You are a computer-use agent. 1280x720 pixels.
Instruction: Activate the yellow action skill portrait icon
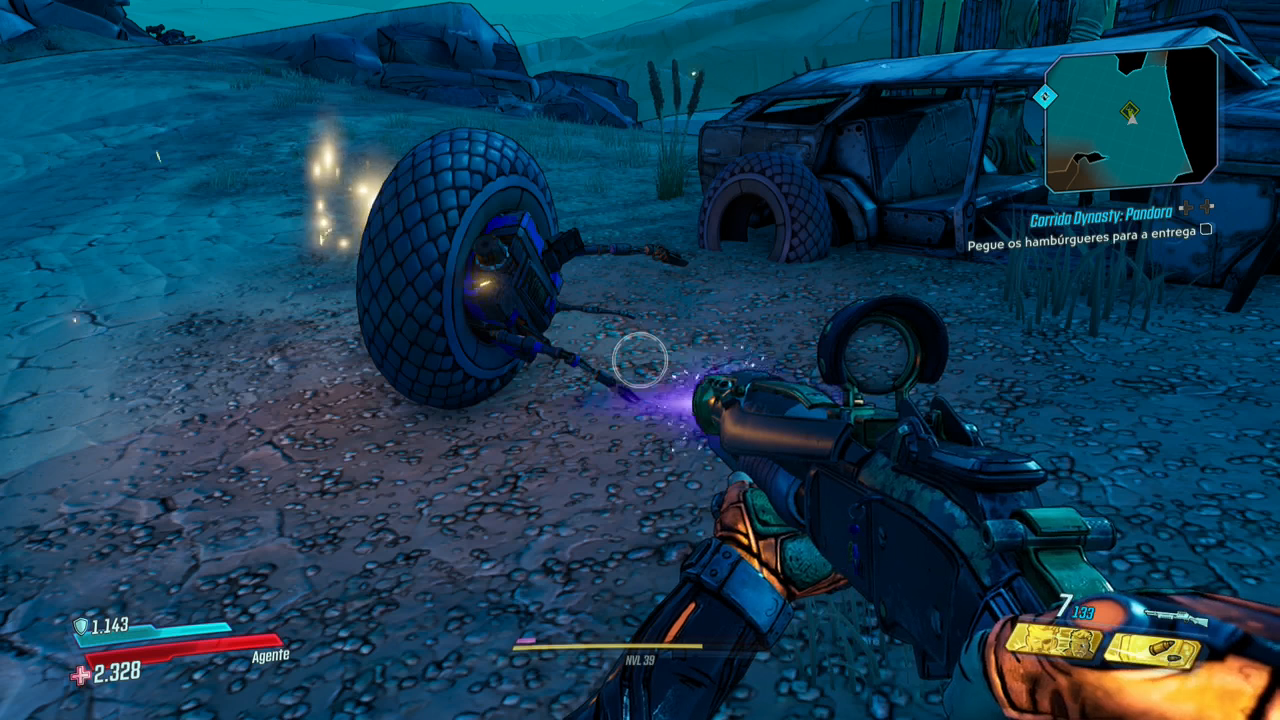(x=1054, y=641)
